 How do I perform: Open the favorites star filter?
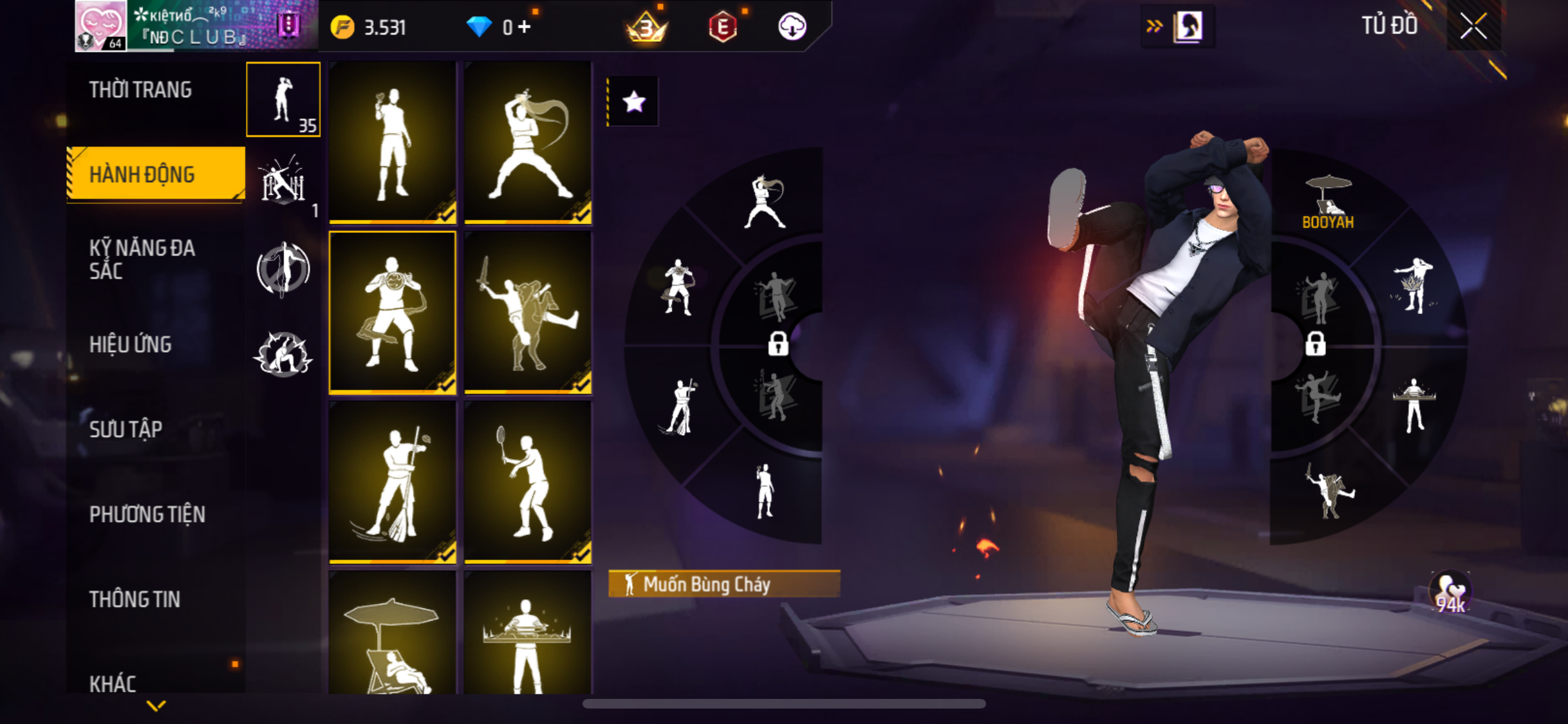(634, 102)
